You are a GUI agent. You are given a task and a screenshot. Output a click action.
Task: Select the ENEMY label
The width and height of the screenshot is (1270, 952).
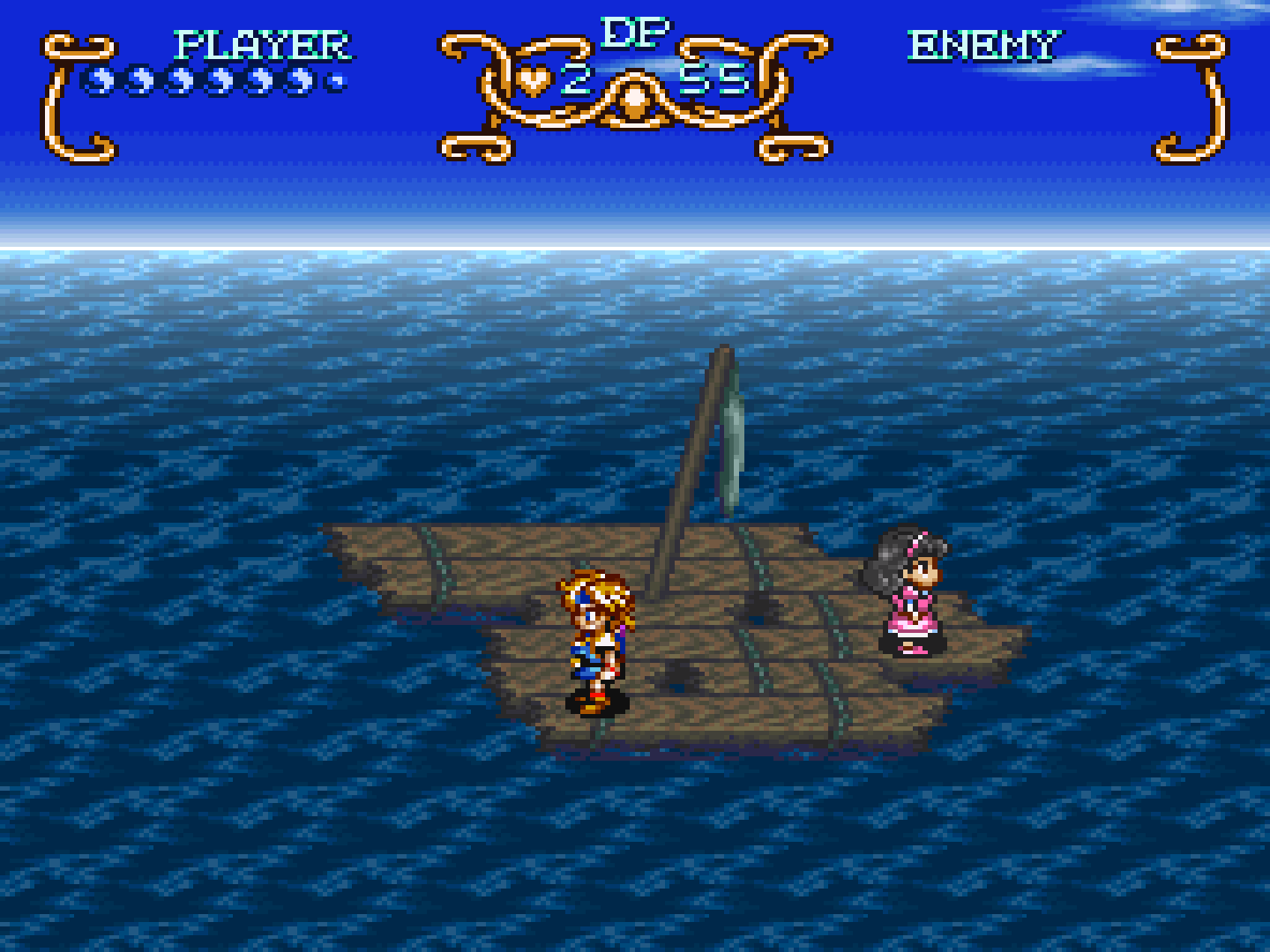pos(985,42)
